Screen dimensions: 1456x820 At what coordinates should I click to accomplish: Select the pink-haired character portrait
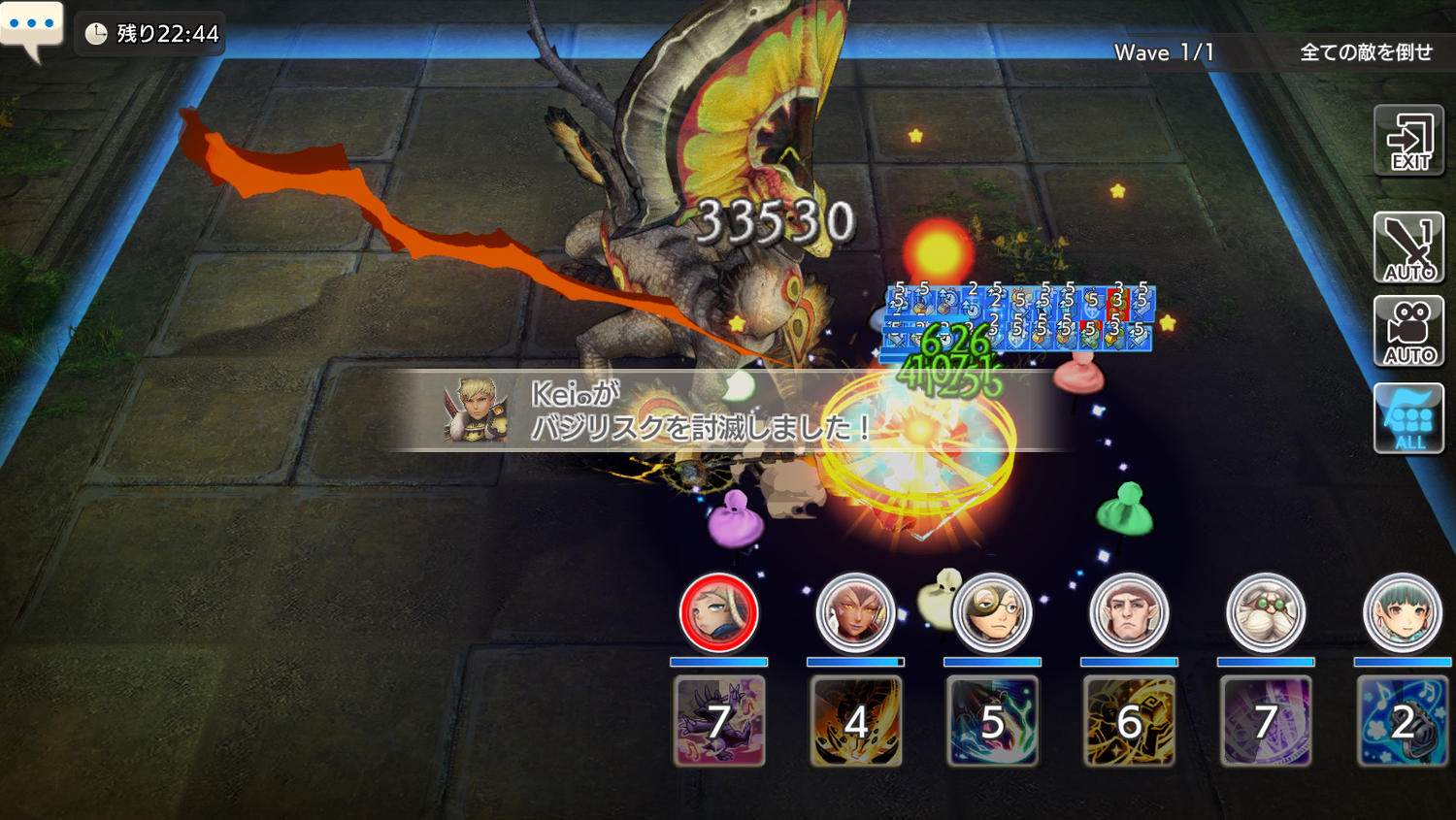(855, 613)
